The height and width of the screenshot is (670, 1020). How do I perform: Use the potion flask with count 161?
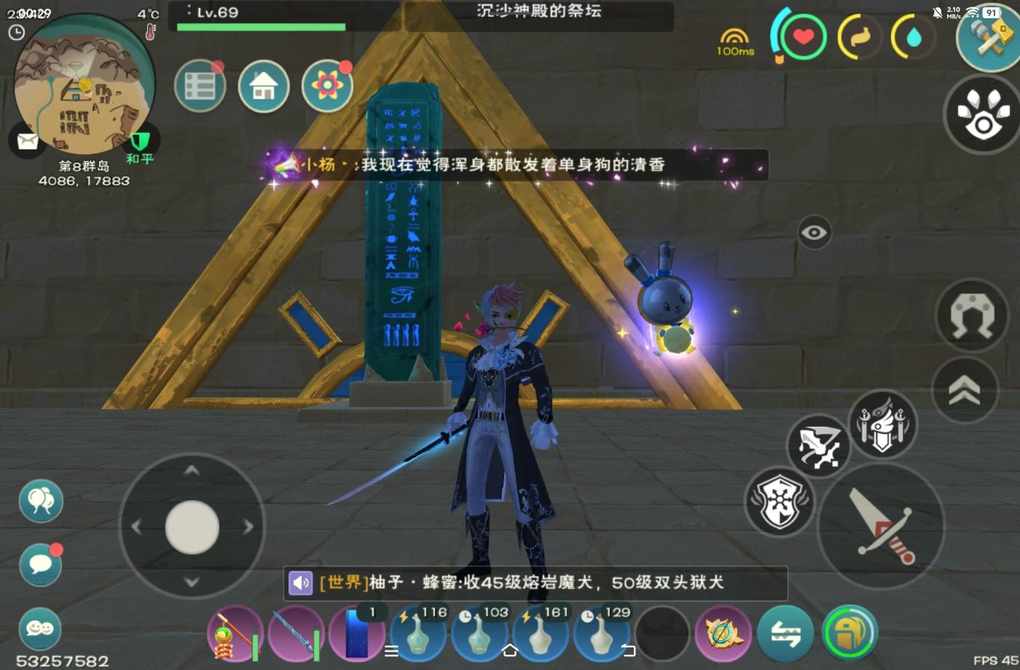click(541, 634)
